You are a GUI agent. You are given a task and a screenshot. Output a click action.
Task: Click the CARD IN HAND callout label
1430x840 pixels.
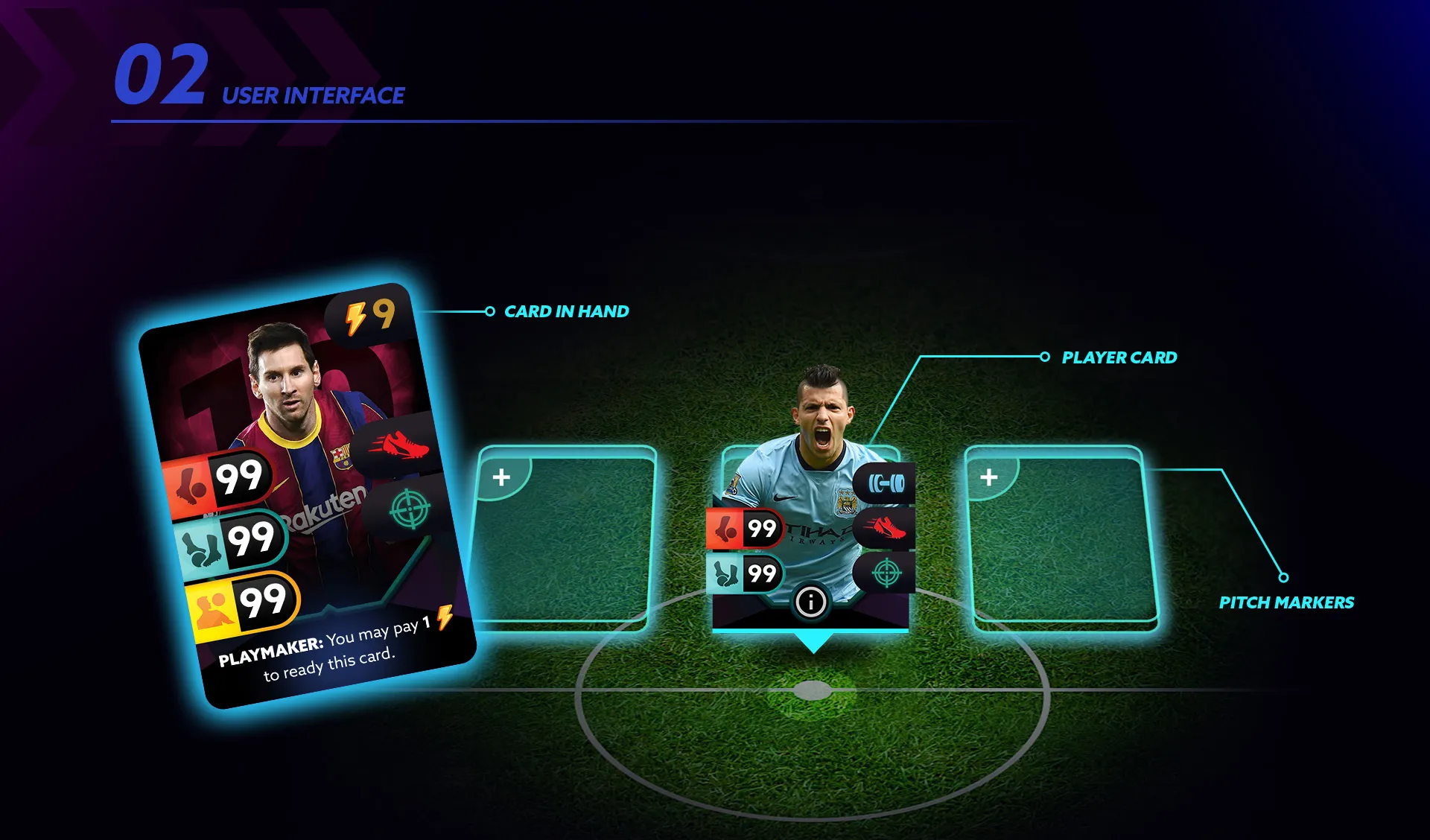pos(567,312)
